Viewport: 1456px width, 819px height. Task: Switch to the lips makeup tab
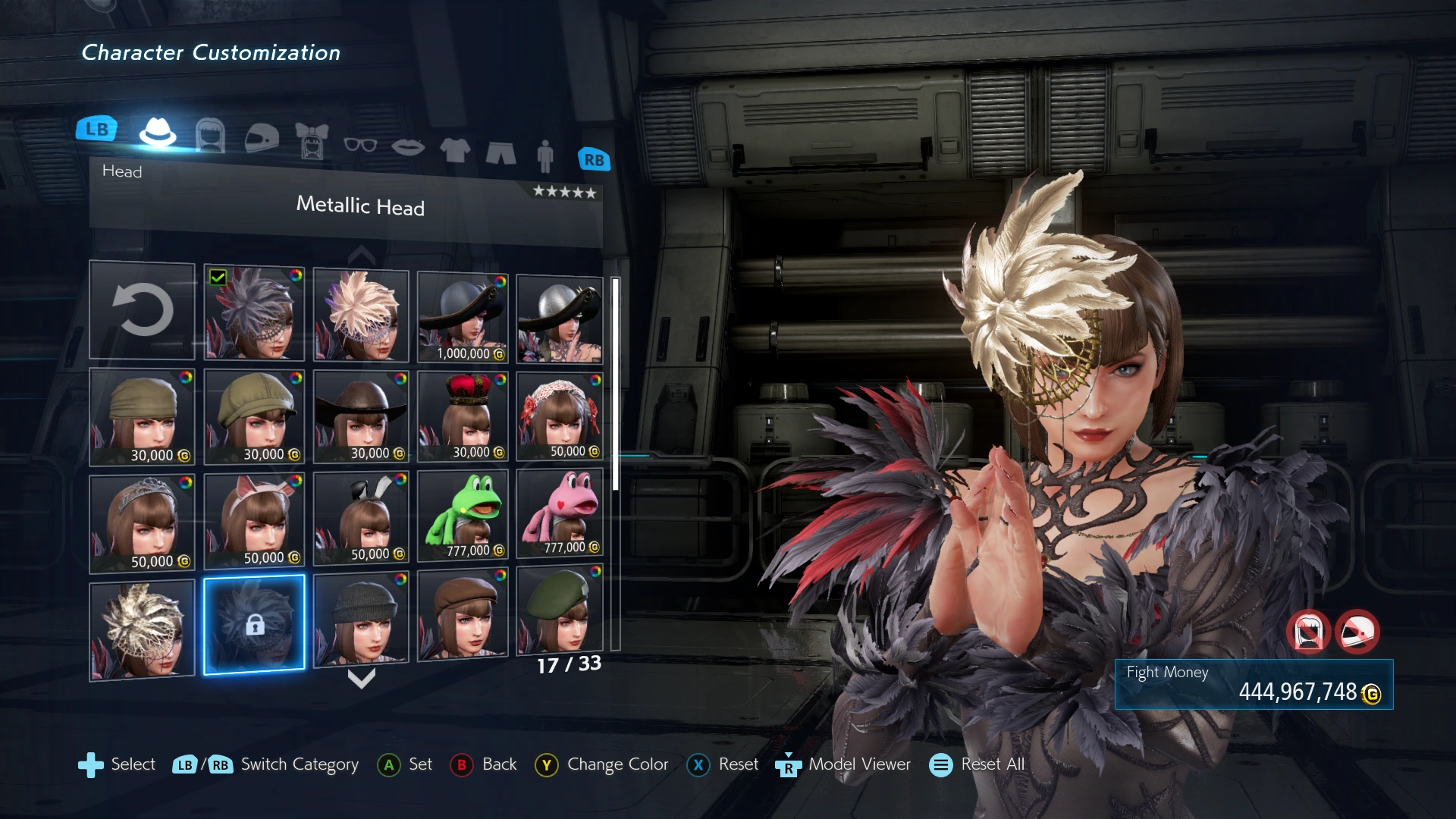408,147
